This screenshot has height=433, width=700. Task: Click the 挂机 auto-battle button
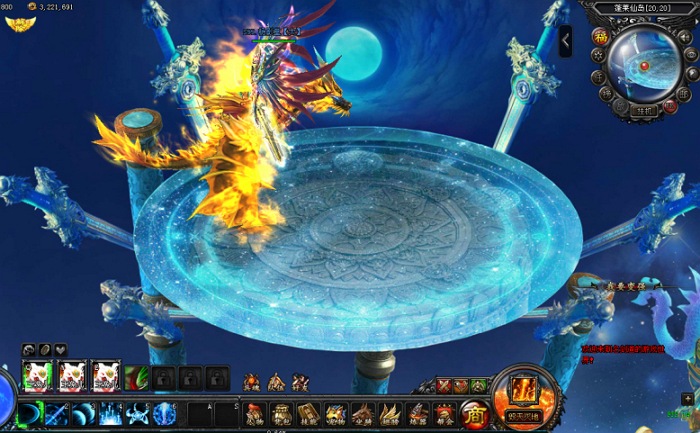click(643, 112)
